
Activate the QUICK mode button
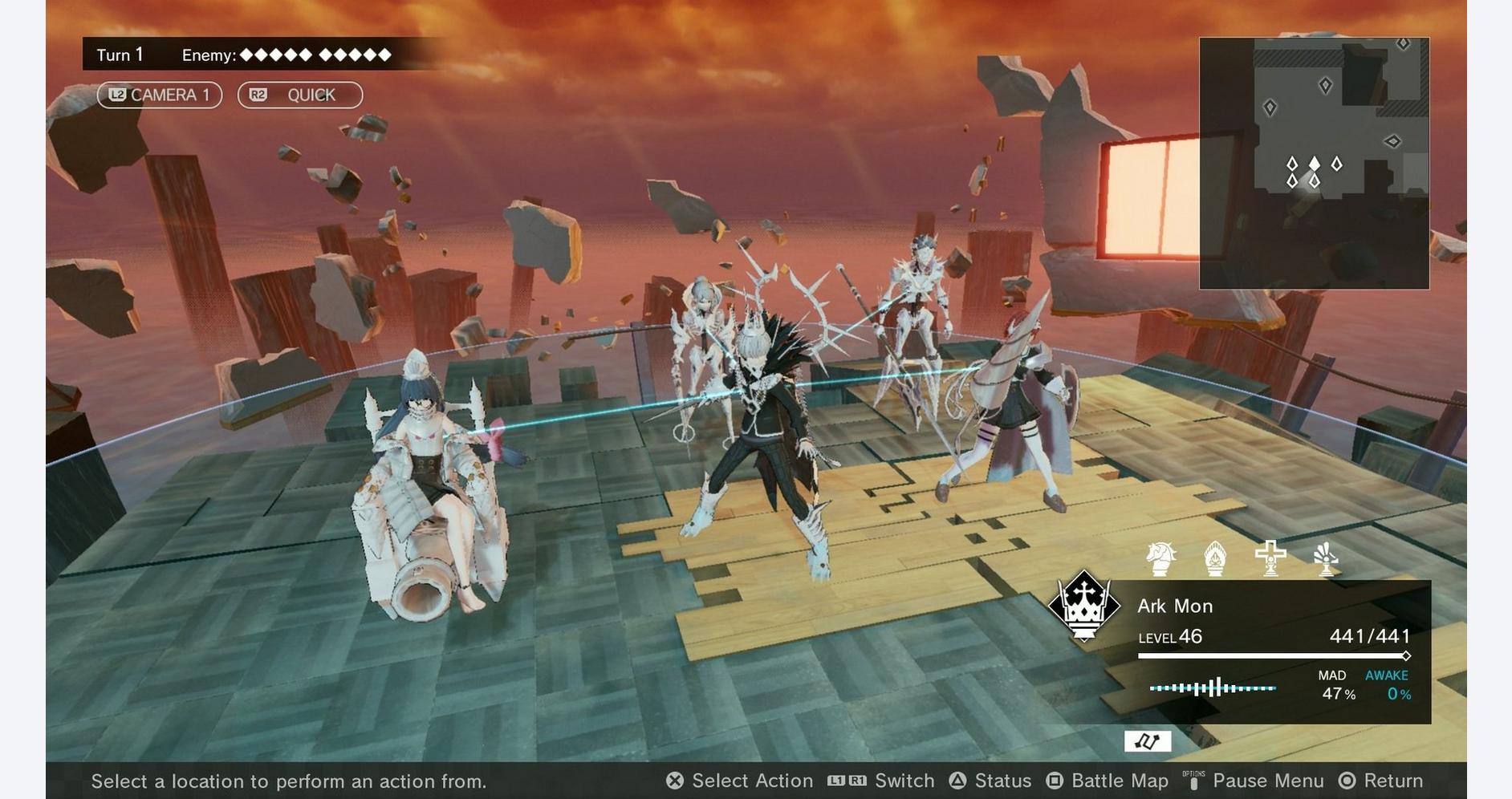tap(300, 95)
